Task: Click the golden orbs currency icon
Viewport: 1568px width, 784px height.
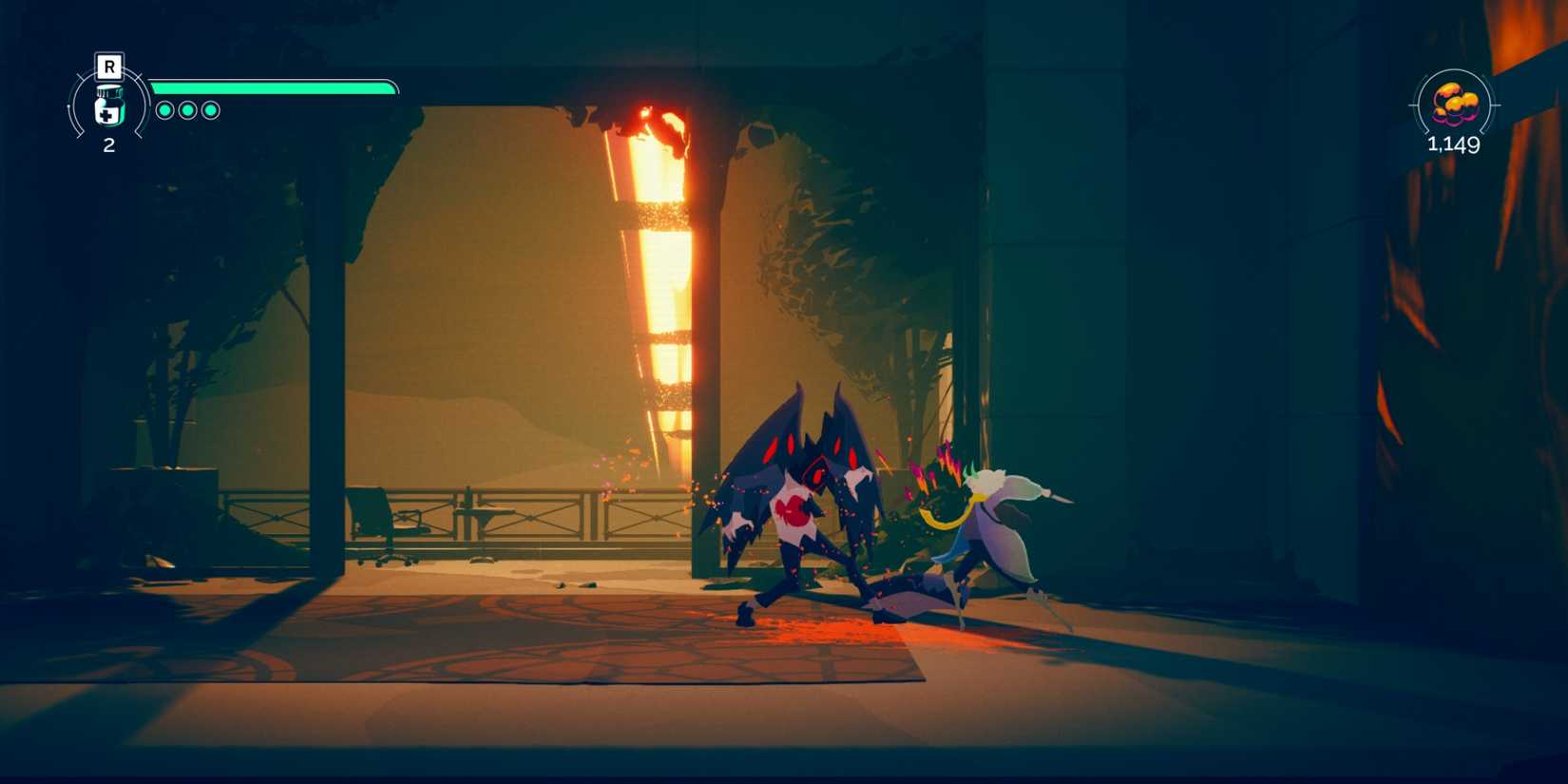Action: click(x=1452, y=106)
